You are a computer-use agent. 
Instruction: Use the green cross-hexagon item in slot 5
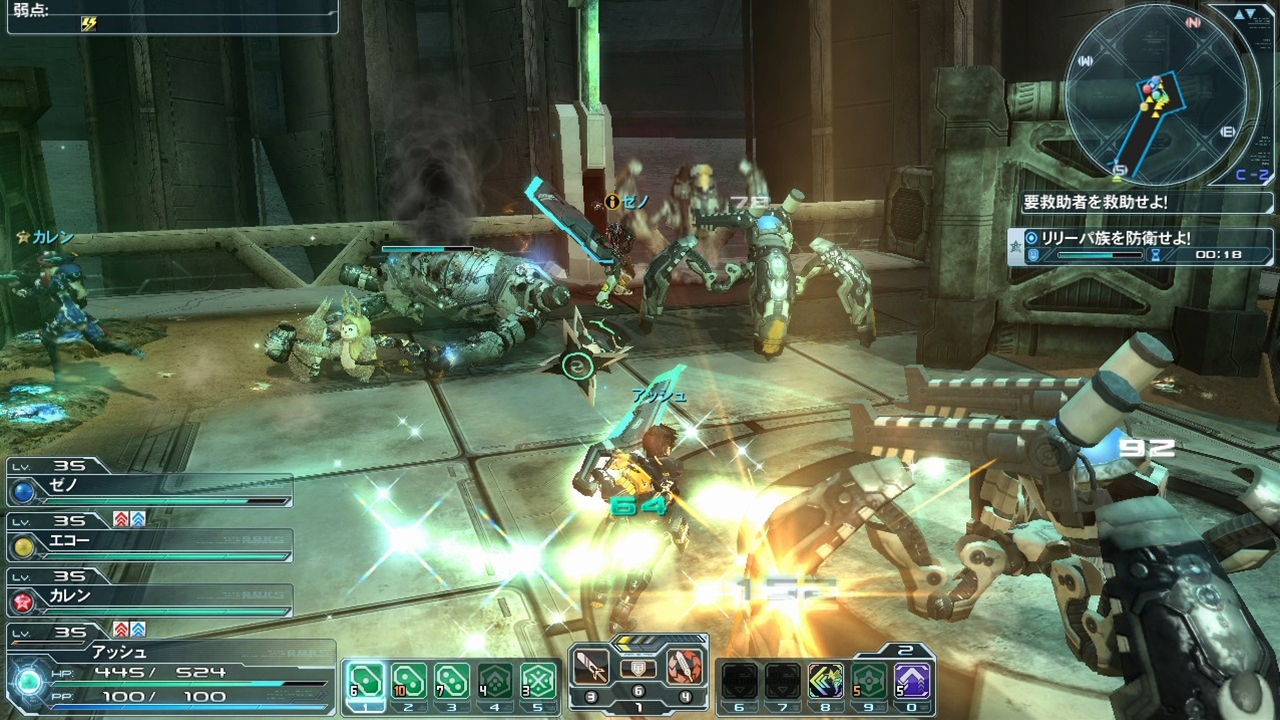pyautogui.click(x=539, y=681)
